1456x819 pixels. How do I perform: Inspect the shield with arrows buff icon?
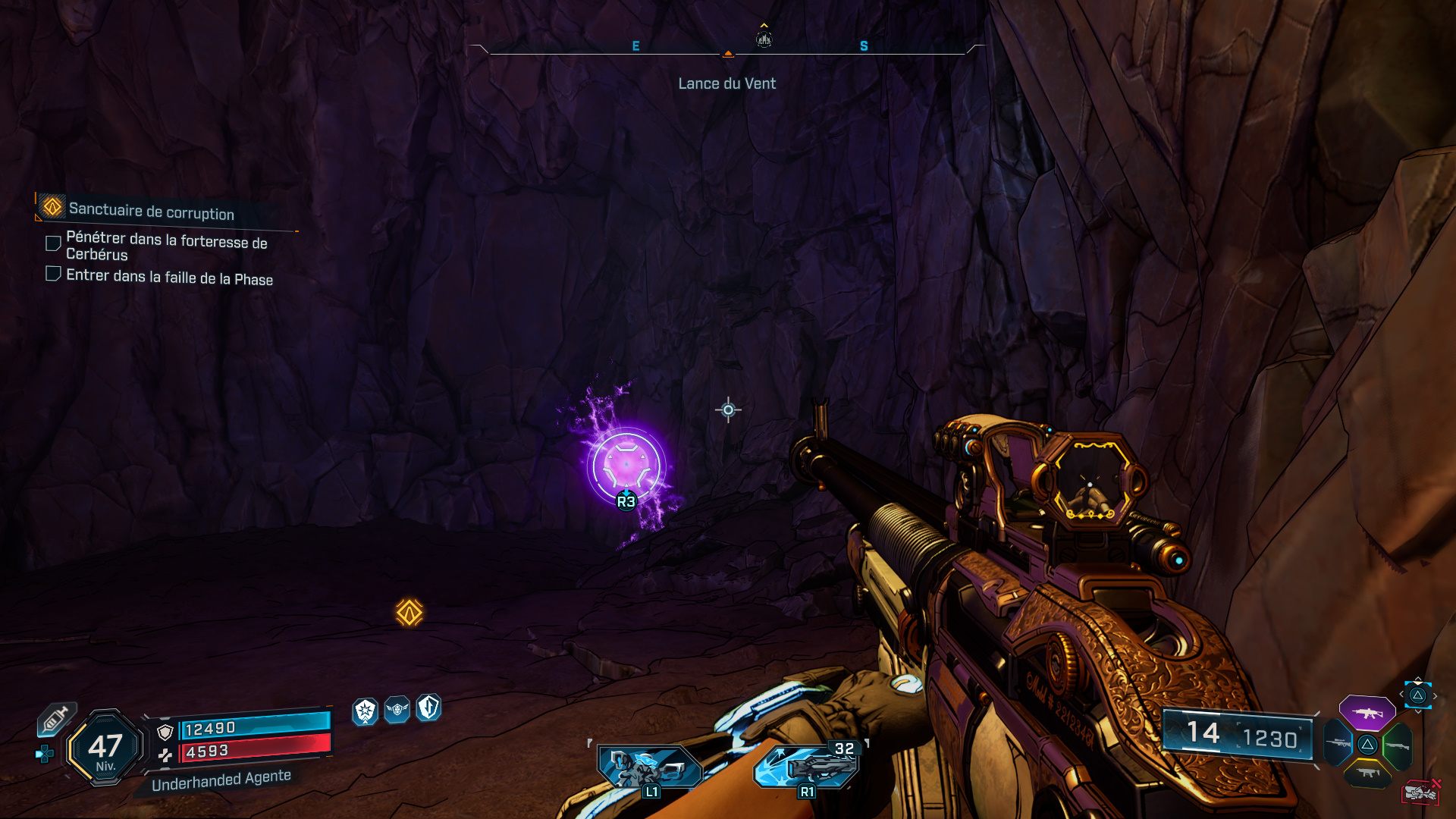(428, 708)
